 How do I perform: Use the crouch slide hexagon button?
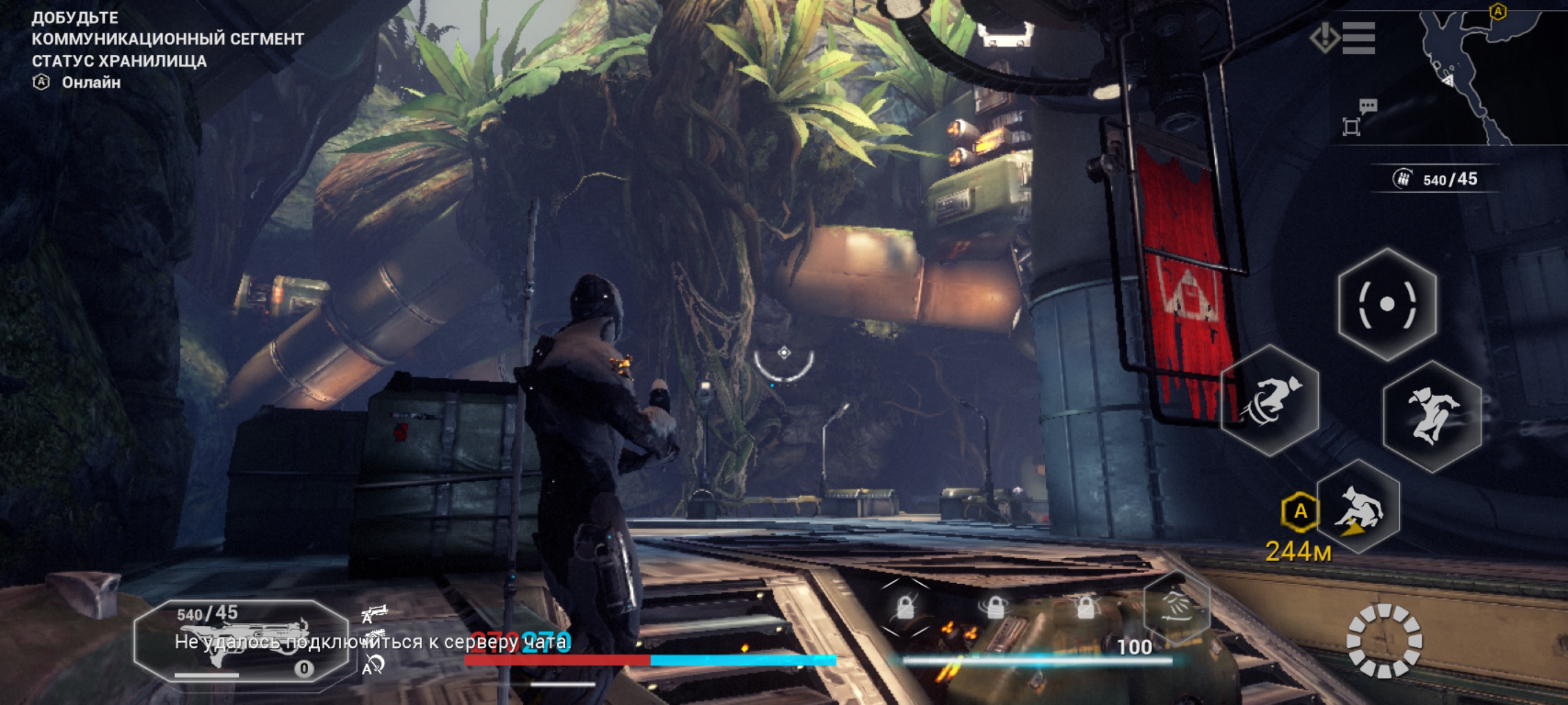click(x=1360, y=507)
